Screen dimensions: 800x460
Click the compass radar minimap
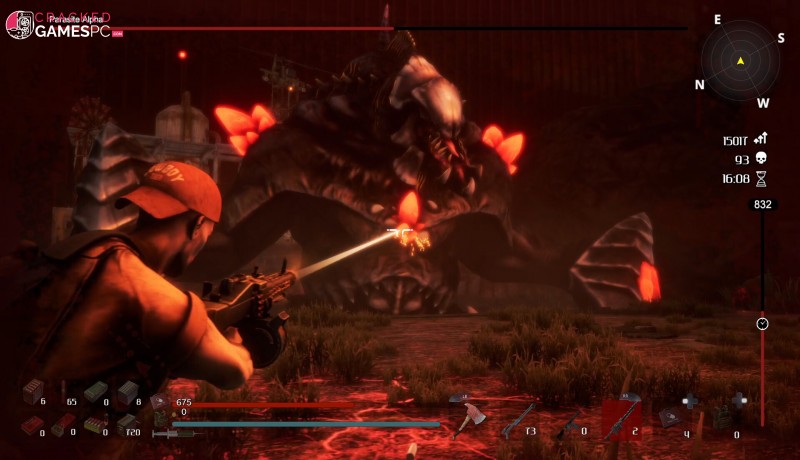pos(741,61)
